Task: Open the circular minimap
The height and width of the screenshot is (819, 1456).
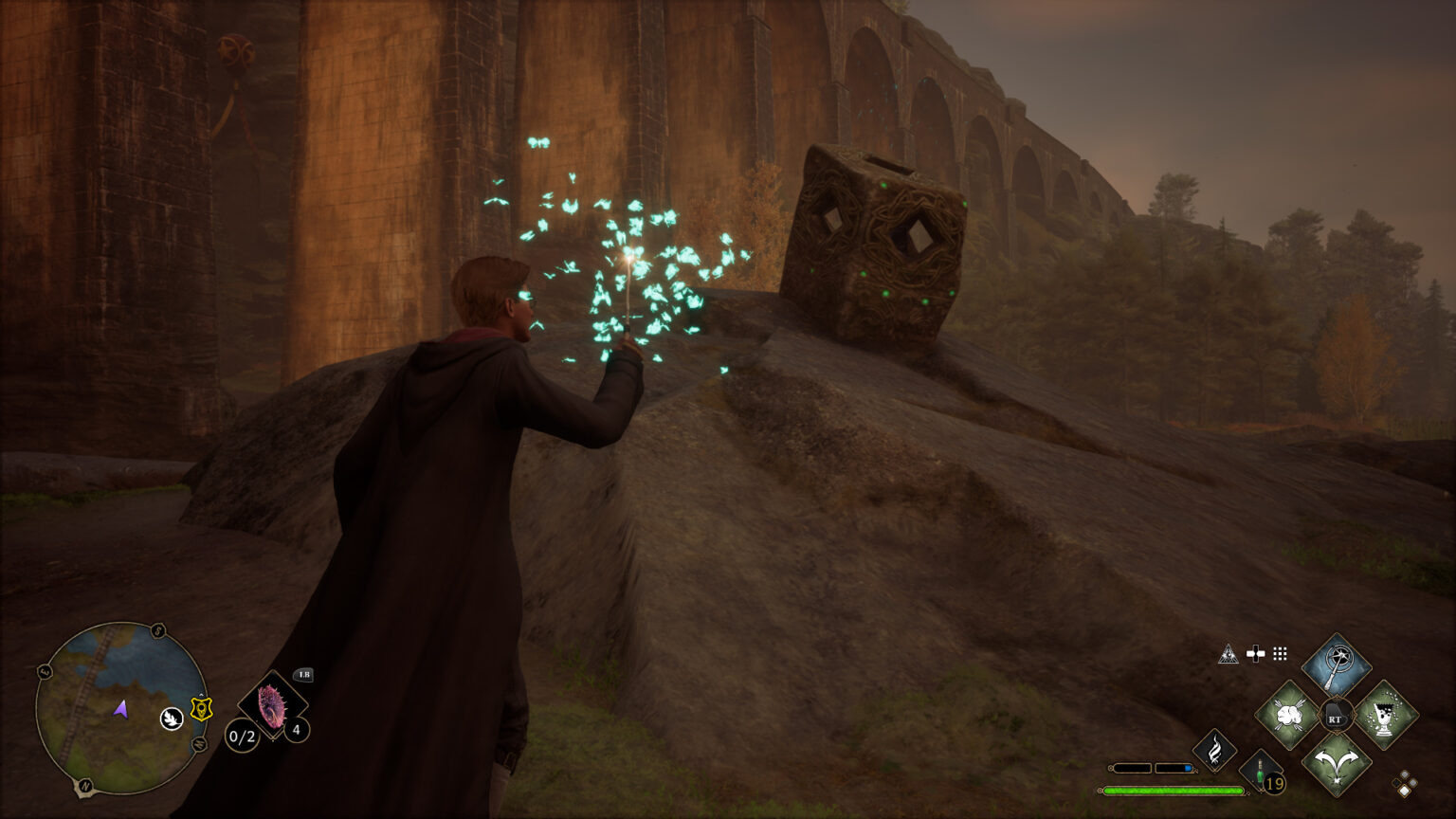Action: [120, 707]
